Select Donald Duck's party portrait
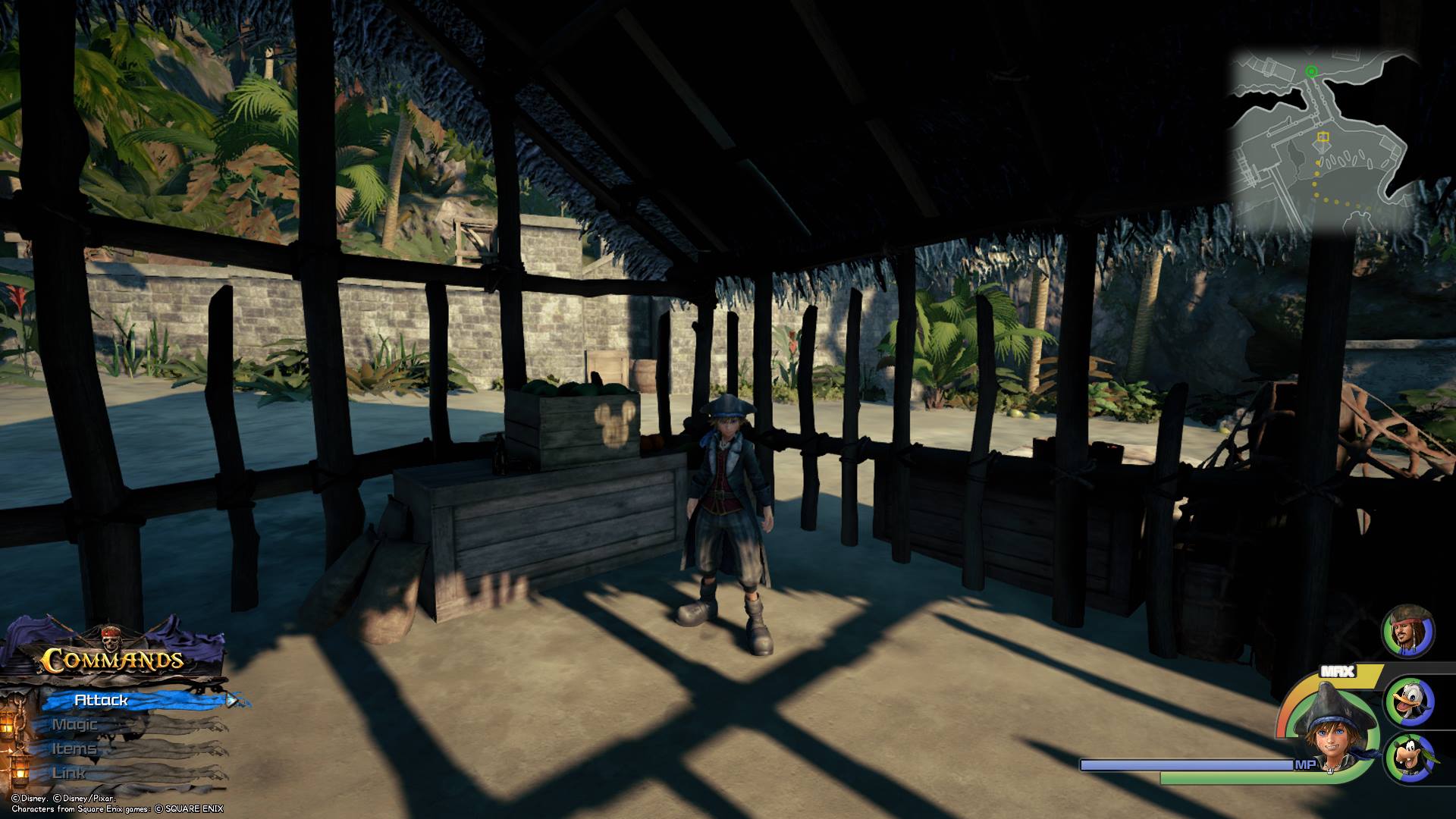The image size is (1456, 819). click(x=1410, y=702)
